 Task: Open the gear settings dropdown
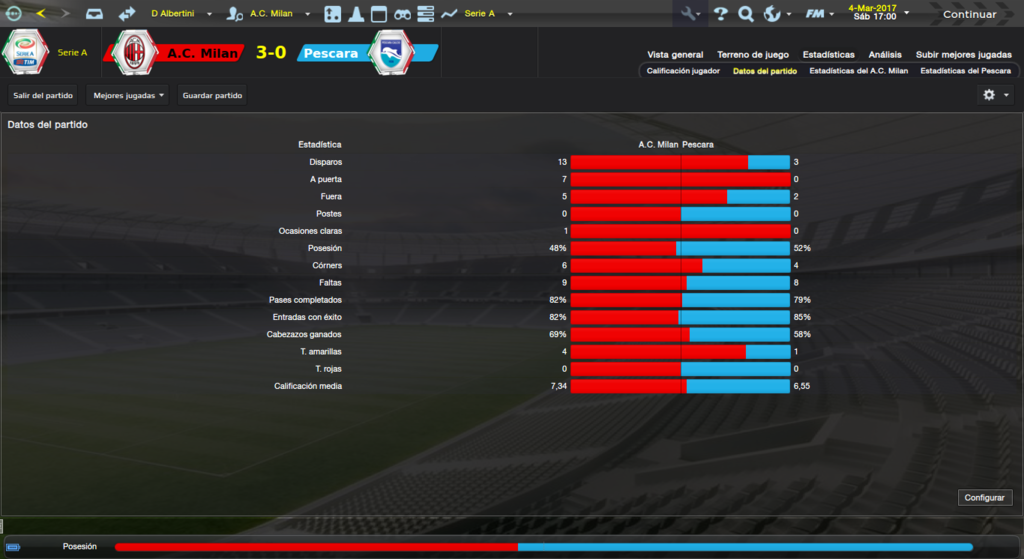pyautogui.click(x=994, y=95)
